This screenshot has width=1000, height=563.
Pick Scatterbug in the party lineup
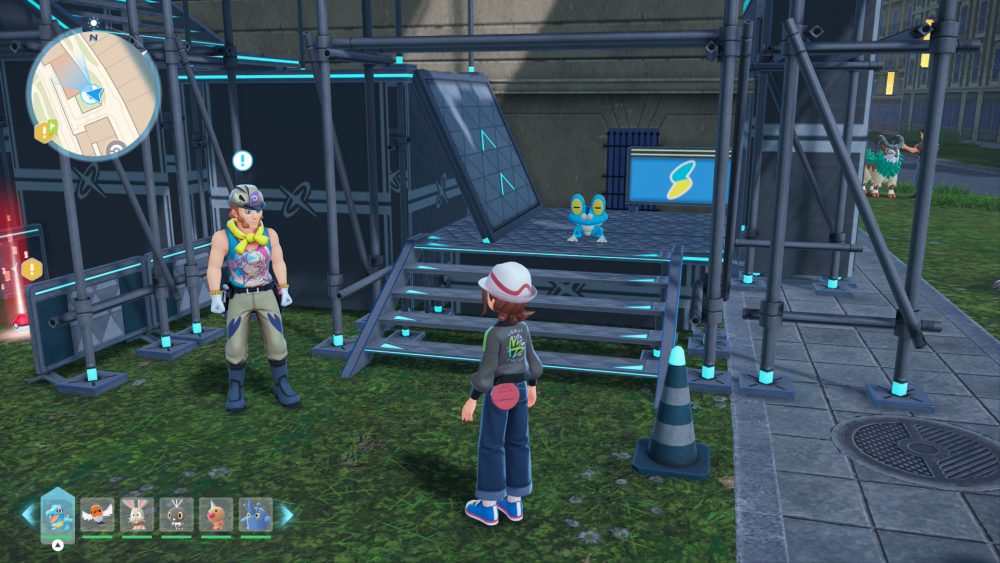pos(176,515)
